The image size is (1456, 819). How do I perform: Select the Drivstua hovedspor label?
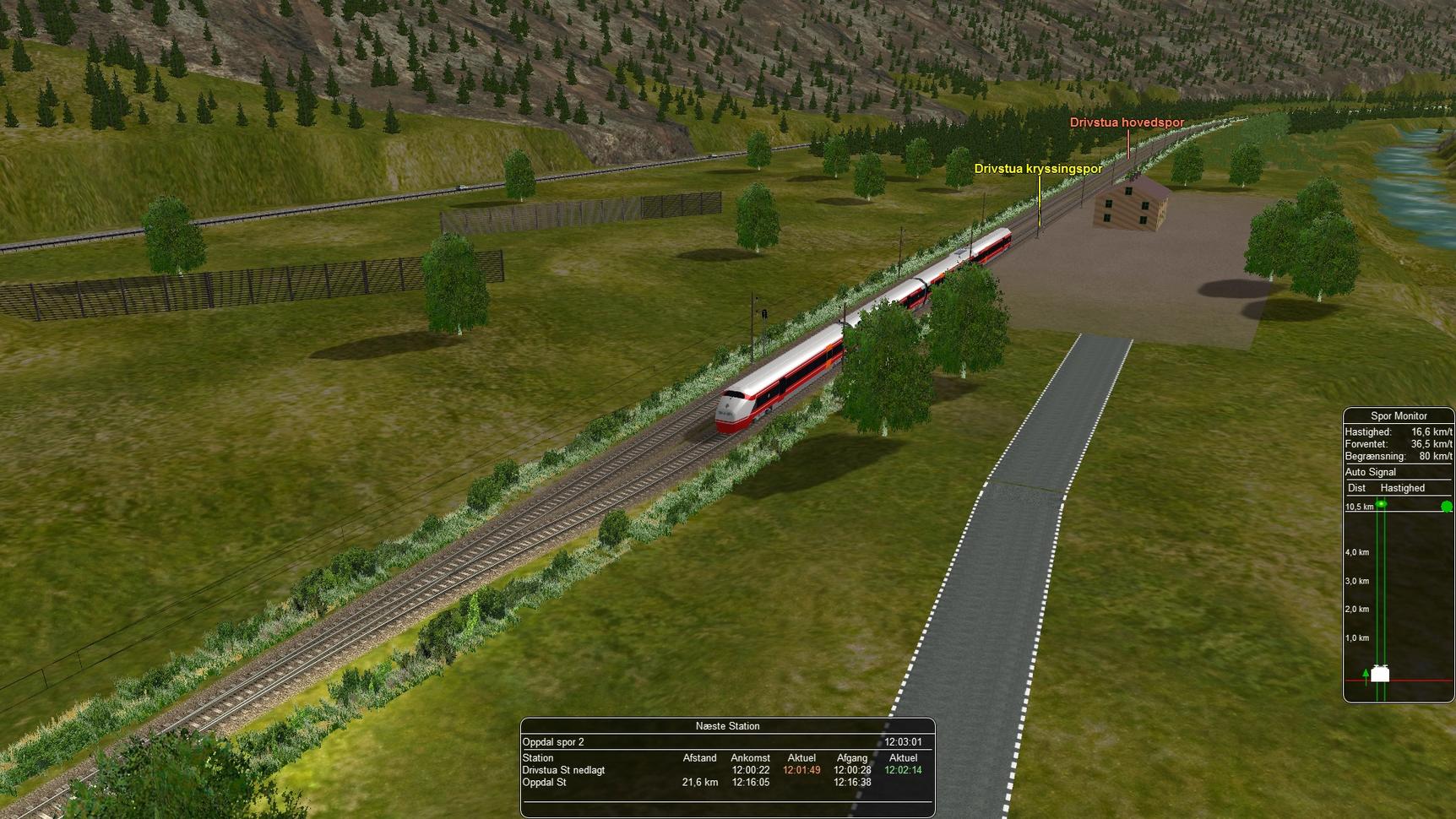pyautogui.click(x=1127, y=122)
